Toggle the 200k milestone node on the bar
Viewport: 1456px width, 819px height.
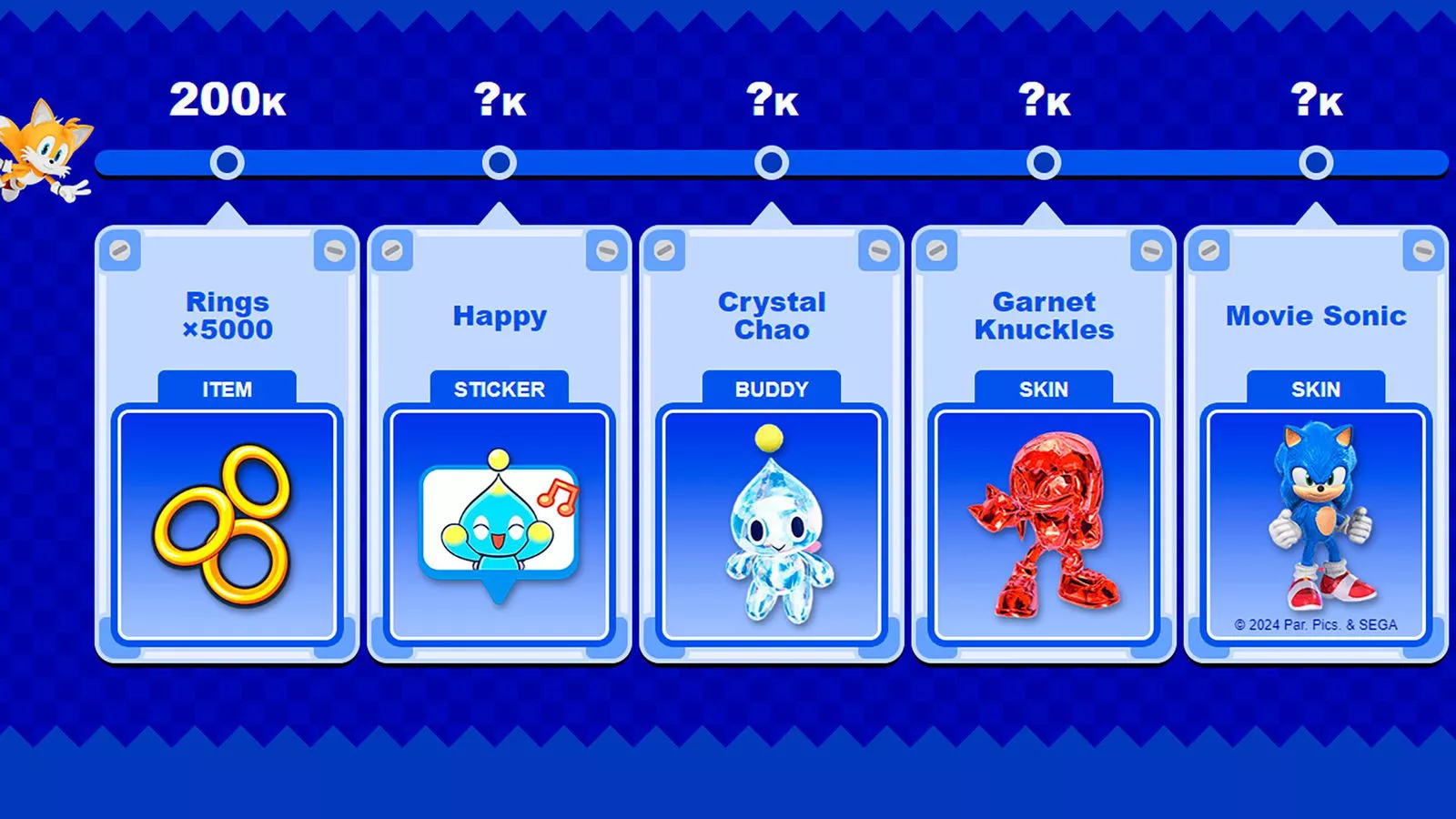[227, 161]
